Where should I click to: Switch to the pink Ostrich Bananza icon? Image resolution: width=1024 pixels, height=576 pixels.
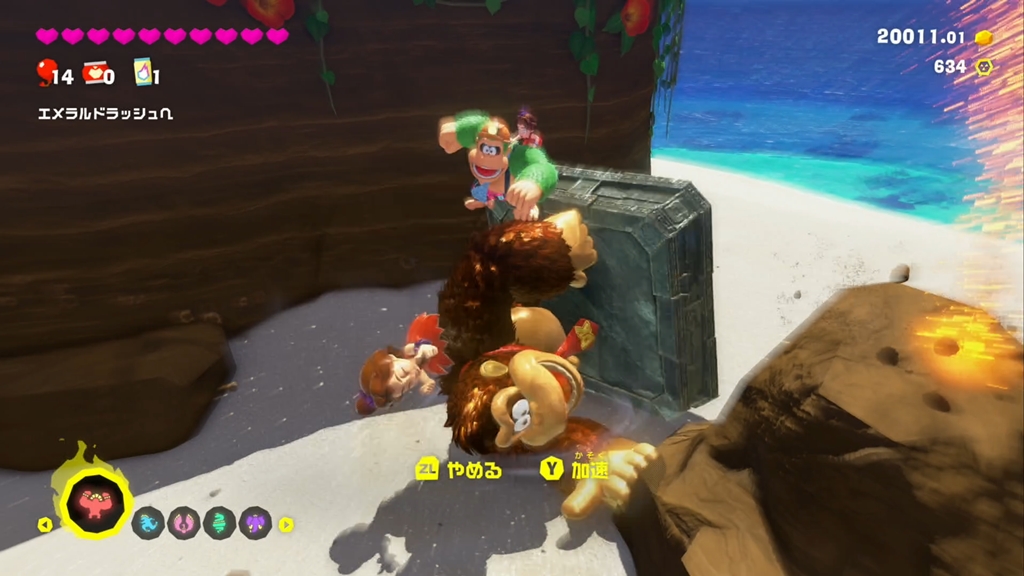click(183, 523)
